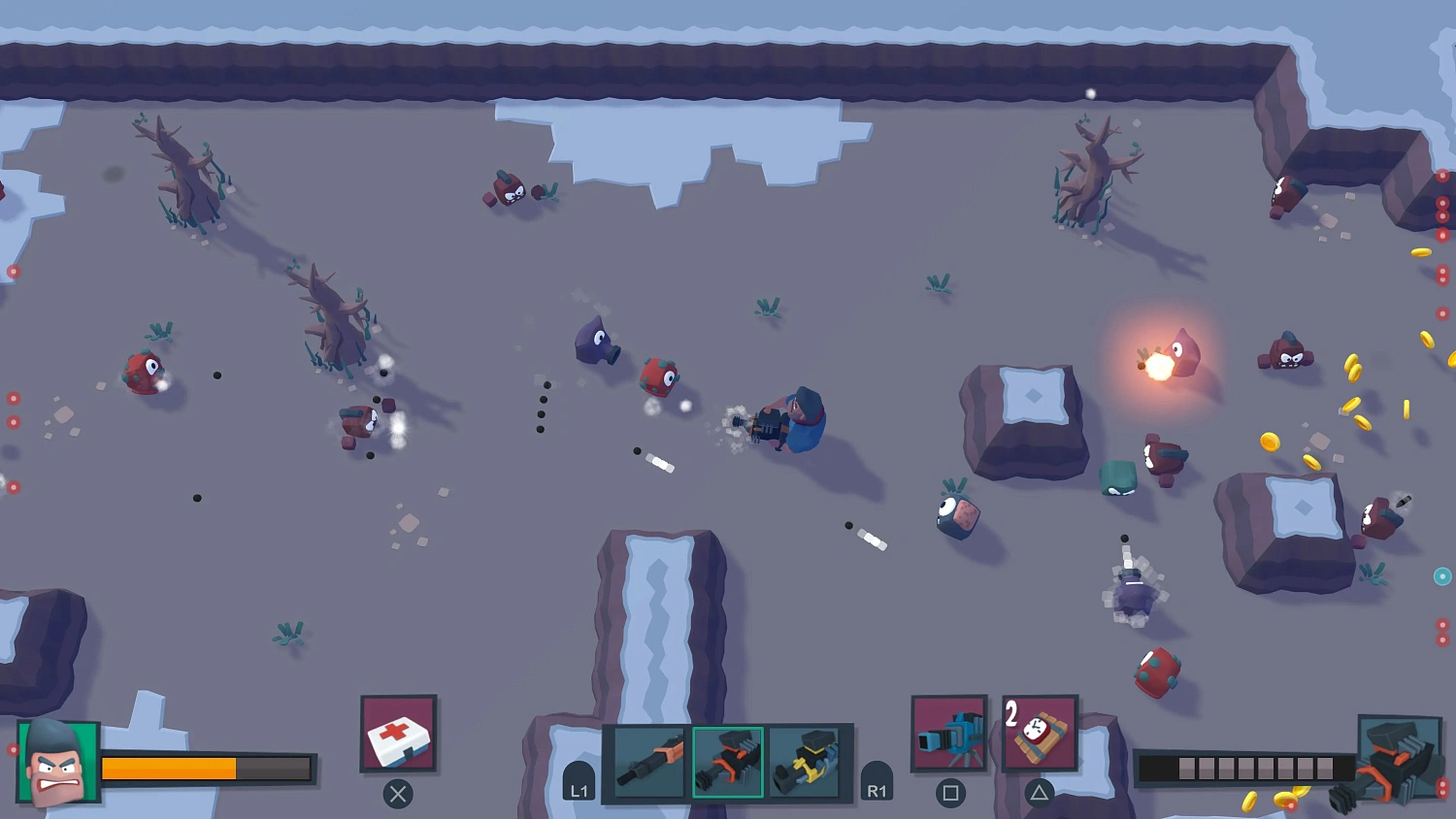Cycle to the next weapon using the R1 label
The height and width of the screenshot is (819, 1456).
pos(877,788)
